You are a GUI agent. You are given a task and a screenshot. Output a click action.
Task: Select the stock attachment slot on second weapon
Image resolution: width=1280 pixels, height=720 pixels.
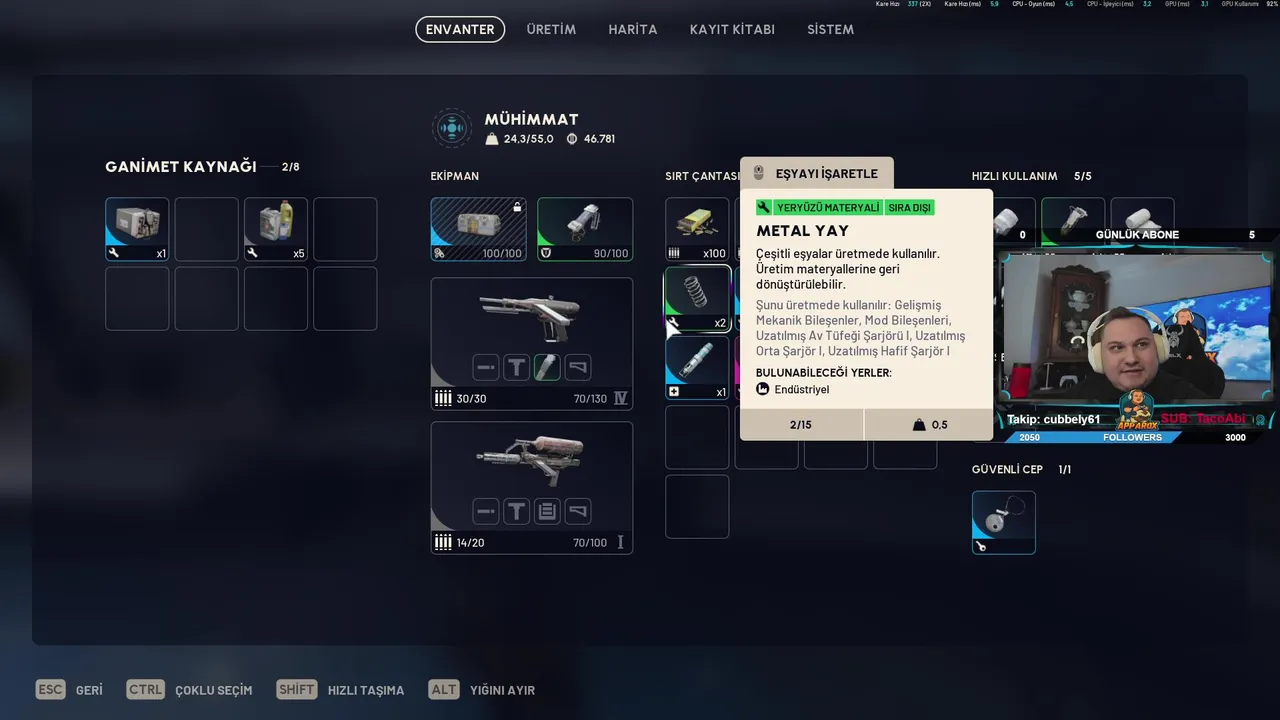tap(577, 512)
